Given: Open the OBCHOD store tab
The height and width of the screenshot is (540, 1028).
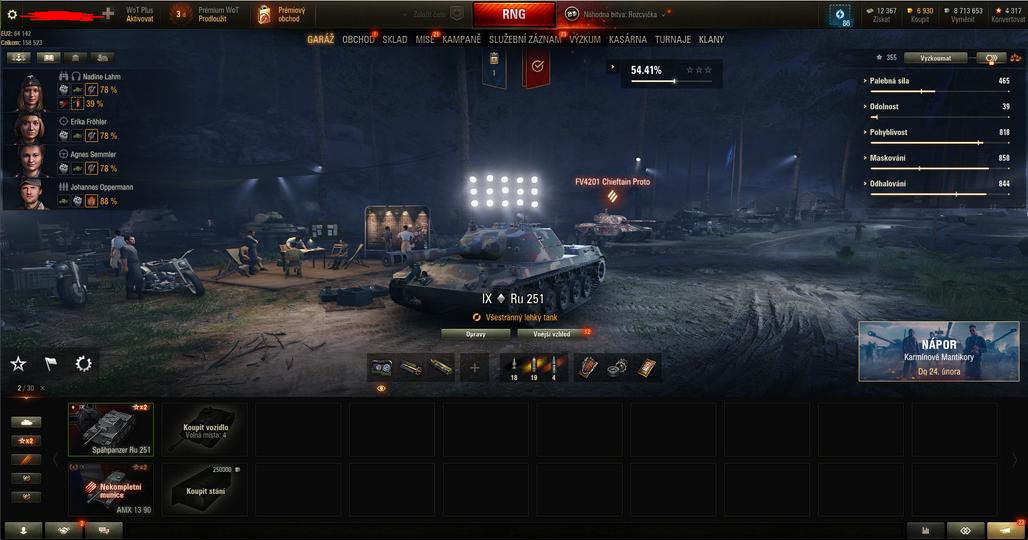Looking at the screenshot, I should click(357, 40).
